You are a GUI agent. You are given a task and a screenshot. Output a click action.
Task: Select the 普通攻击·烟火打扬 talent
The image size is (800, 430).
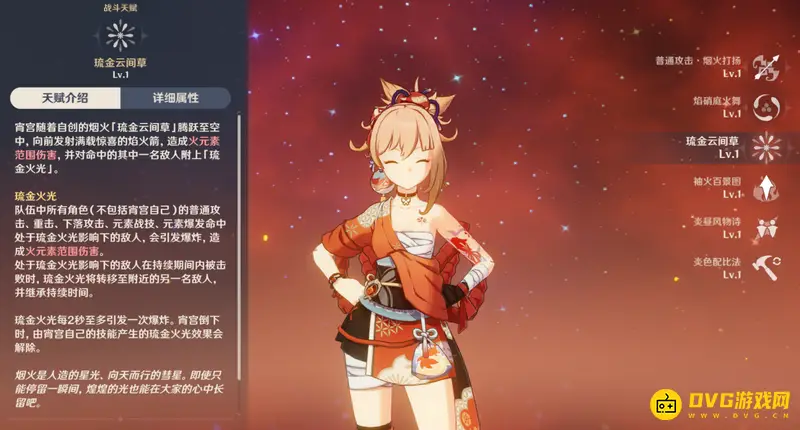click(767, 65)
